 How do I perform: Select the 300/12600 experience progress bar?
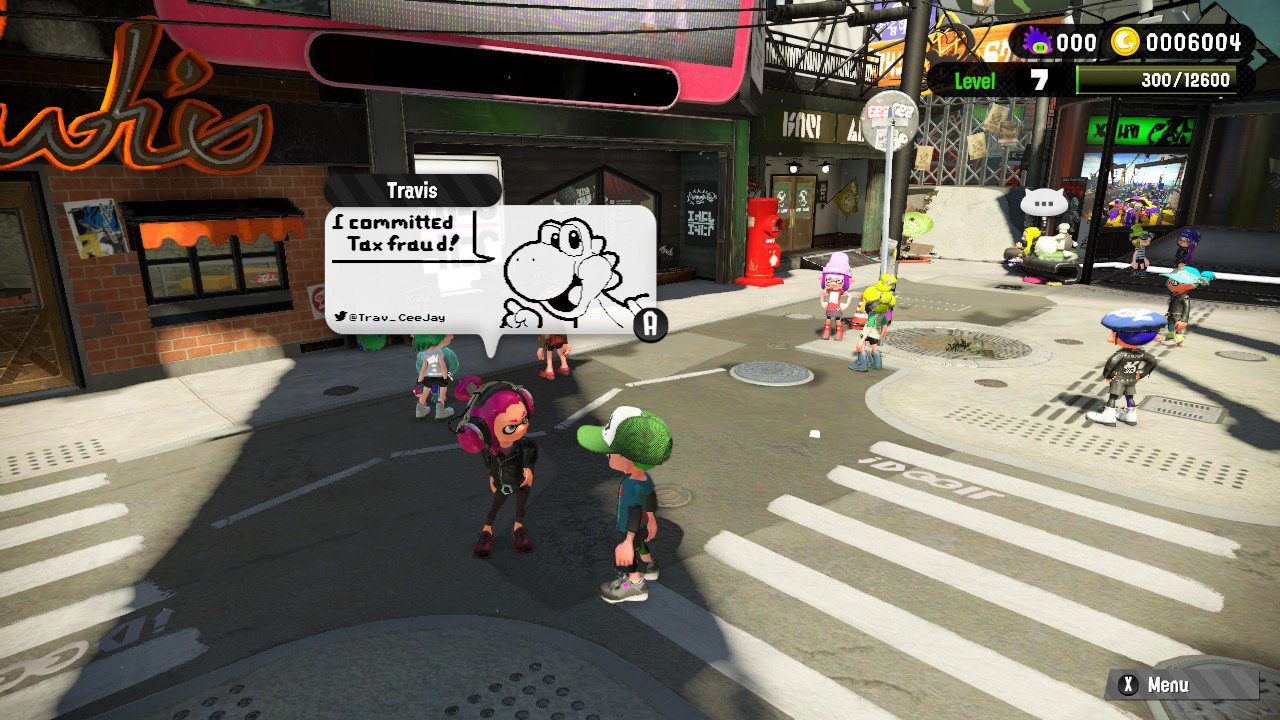tap(1158, 80)
